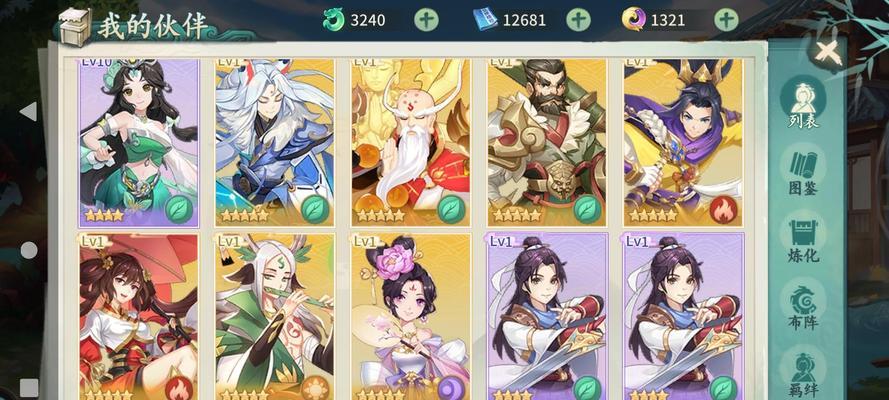Close the My Partners panel

(x=828, y=52)
